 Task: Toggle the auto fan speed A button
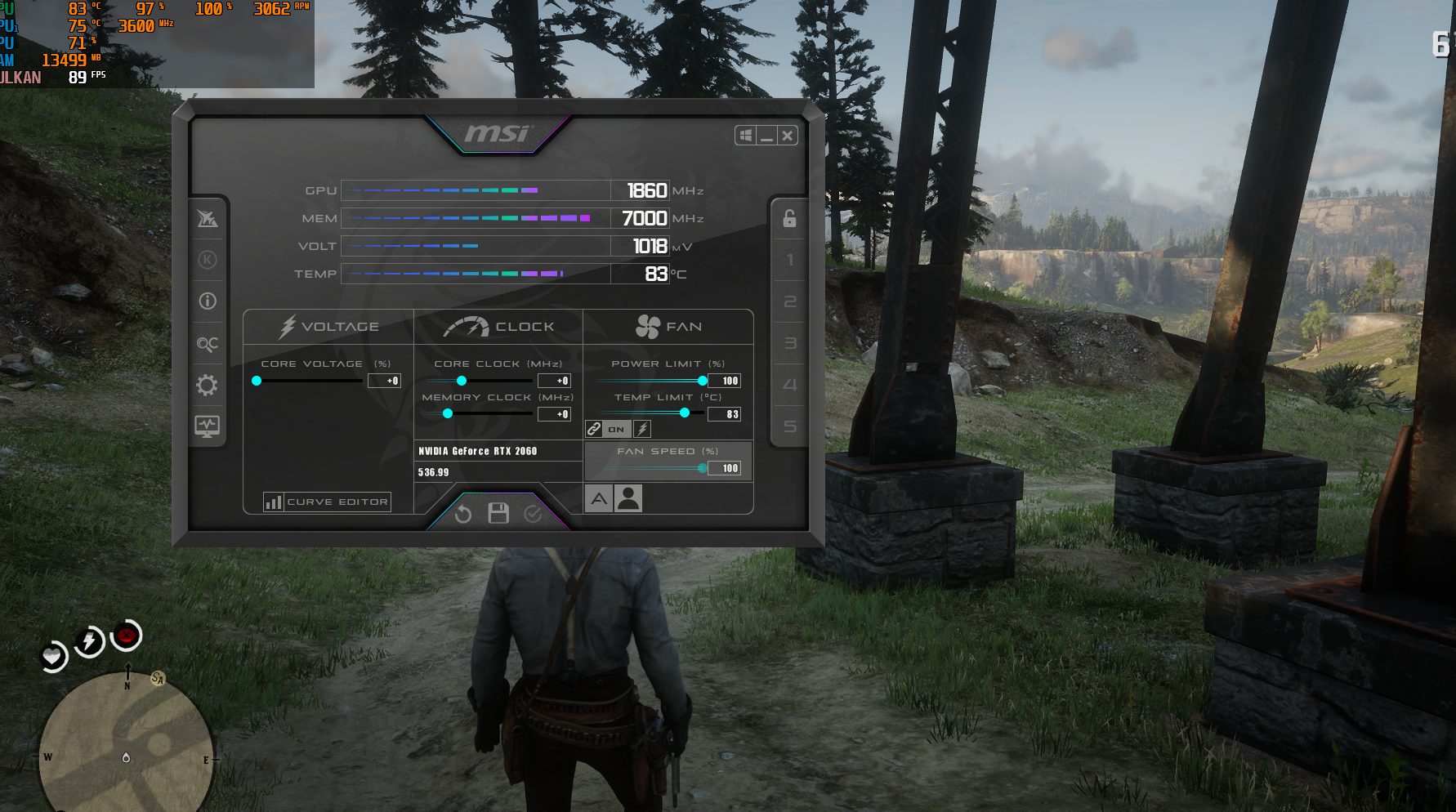[x=599, y=498]
